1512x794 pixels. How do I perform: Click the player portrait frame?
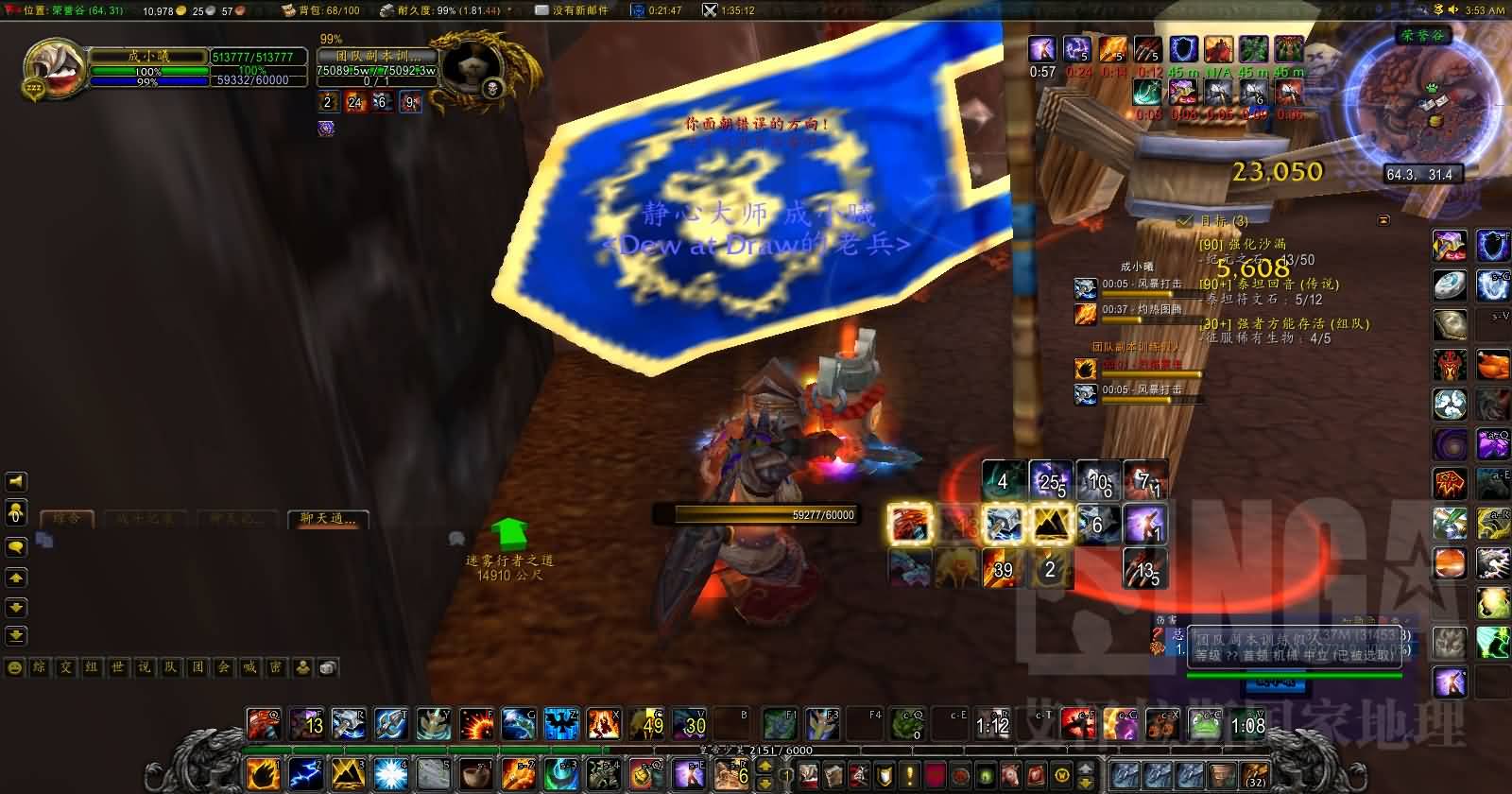47,69
